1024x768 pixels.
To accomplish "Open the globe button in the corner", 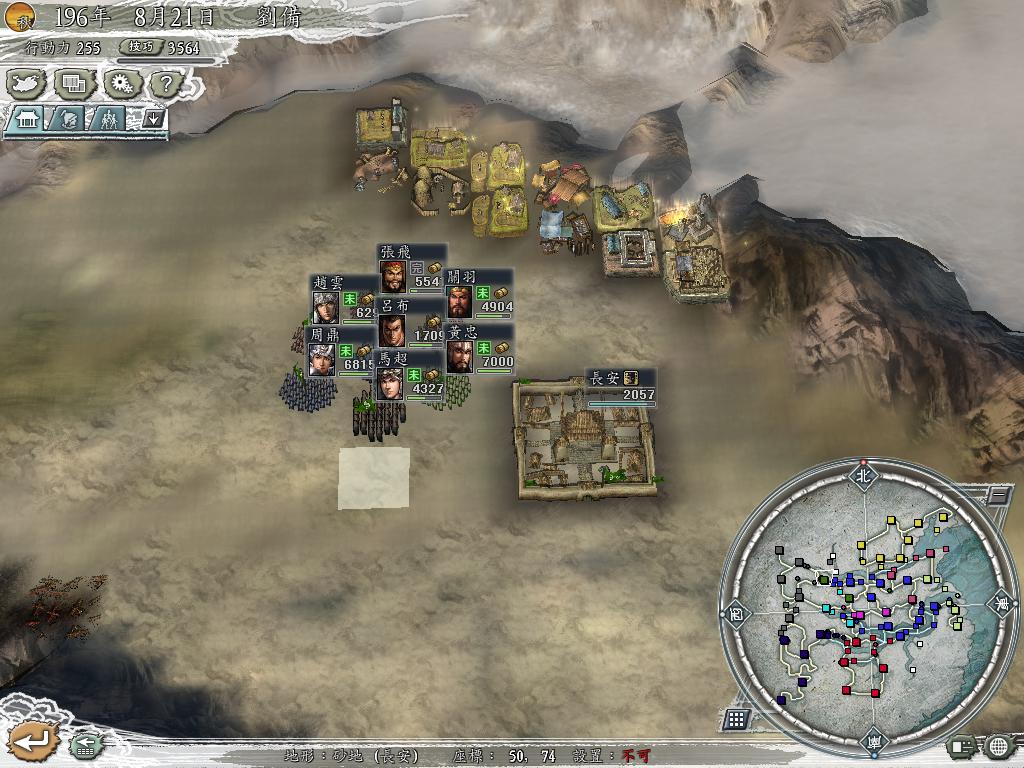I will (998, 745).
